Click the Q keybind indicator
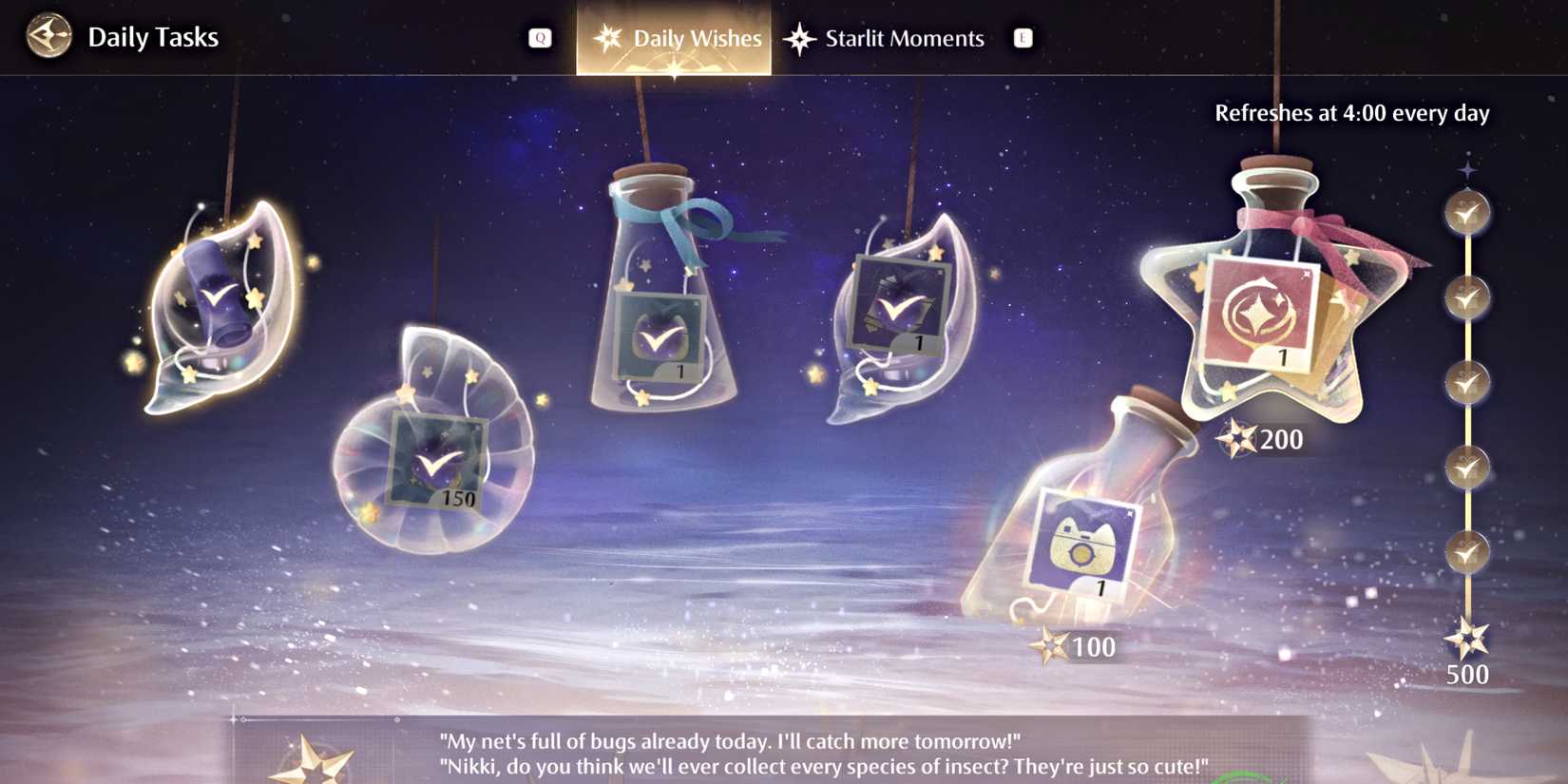This screenshot has width=1568, height=784. [542, 38]
